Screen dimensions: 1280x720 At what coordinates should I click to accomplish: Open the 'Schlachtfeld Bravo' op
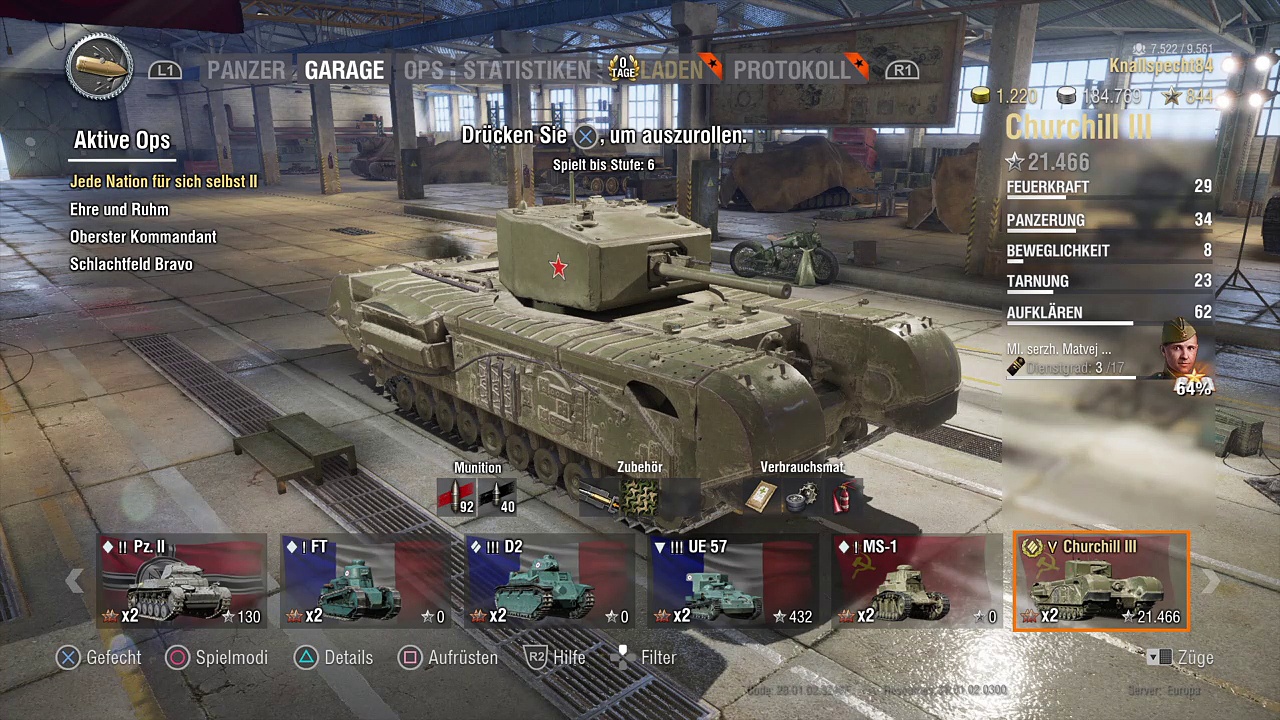point(131,265)
